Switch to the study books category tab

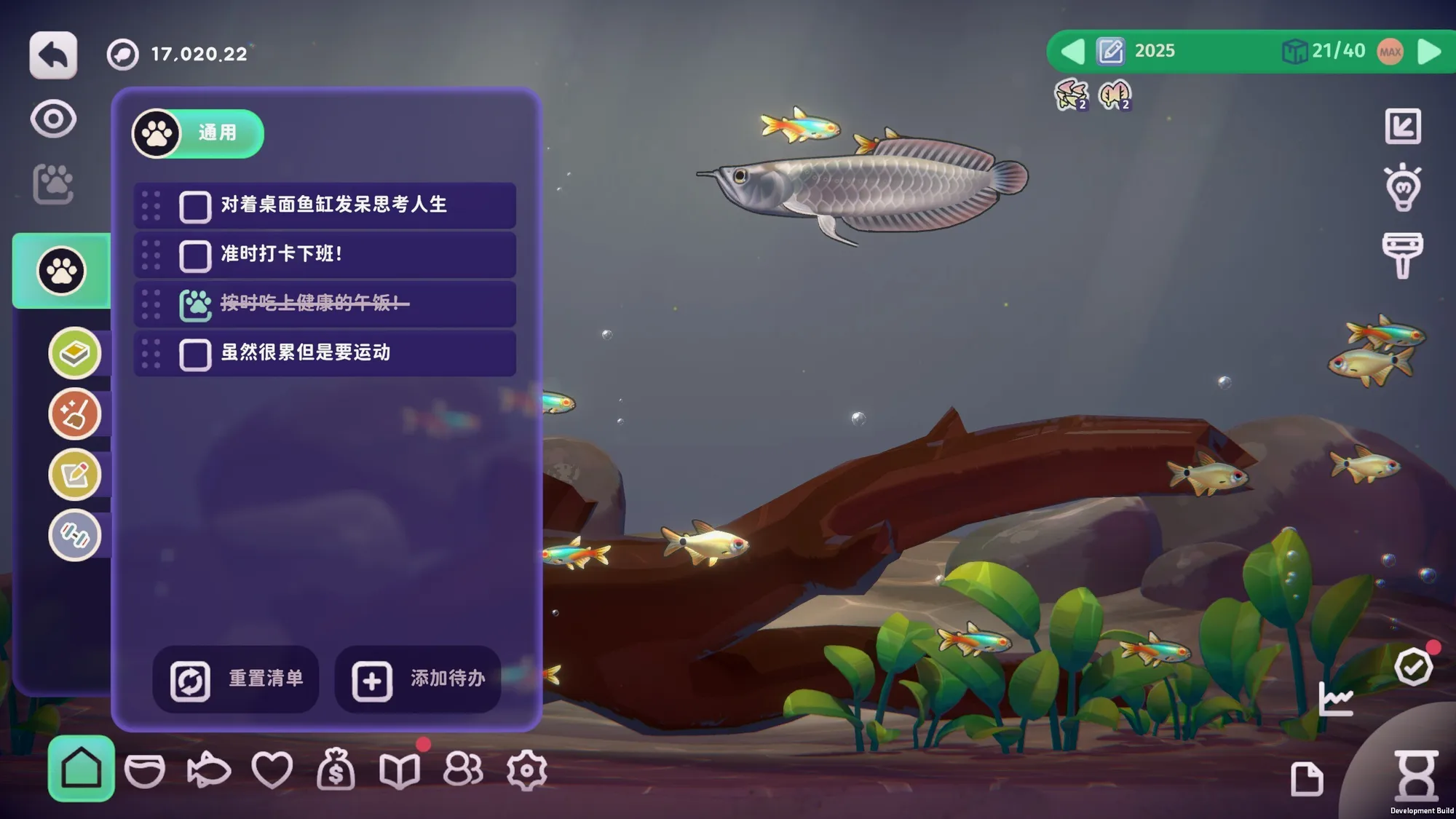coord(74,354)
